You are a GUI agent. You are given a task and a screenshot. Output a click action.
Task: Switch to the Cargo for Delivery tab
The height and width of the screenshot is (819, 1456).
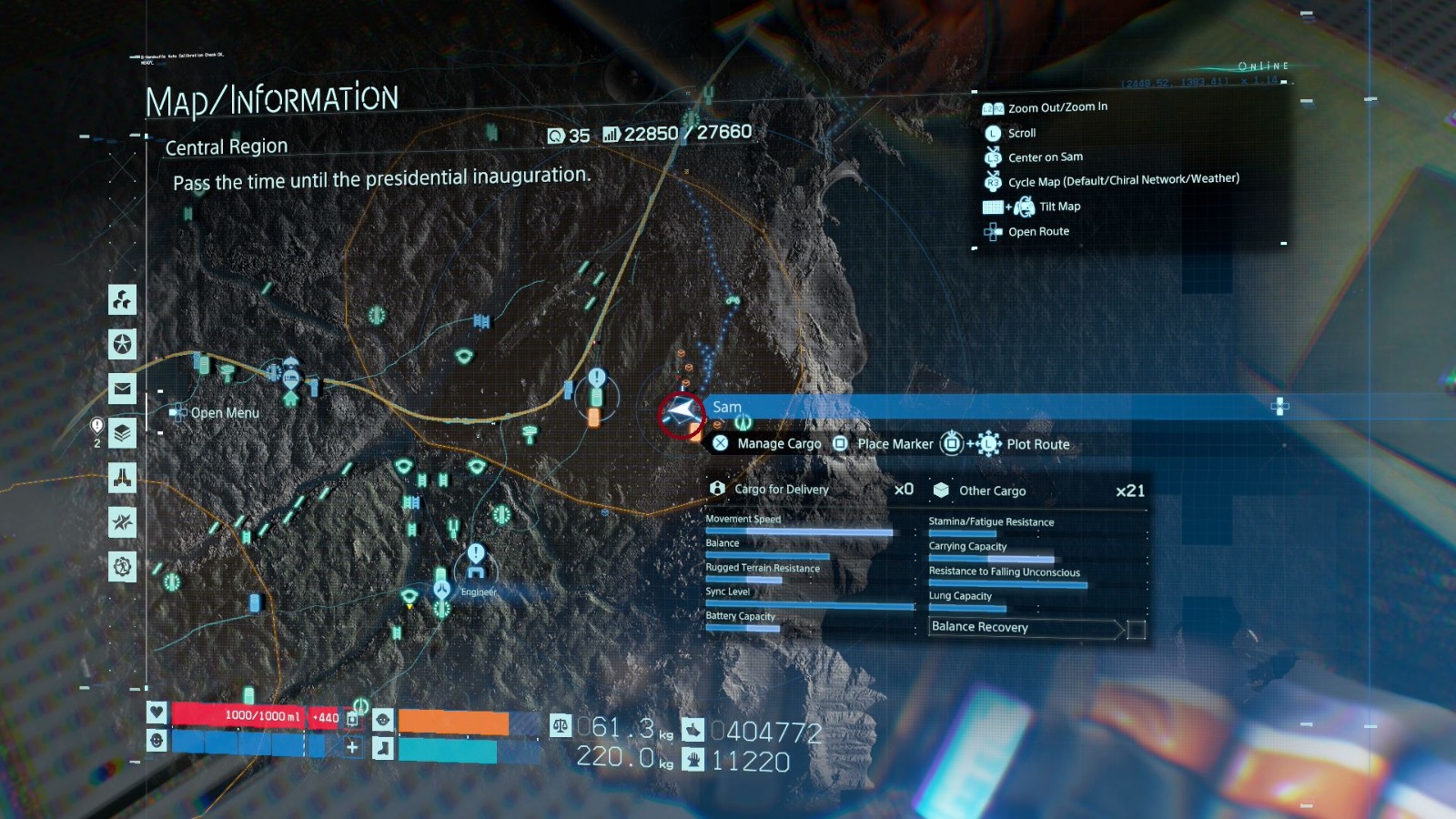point(783,489)
